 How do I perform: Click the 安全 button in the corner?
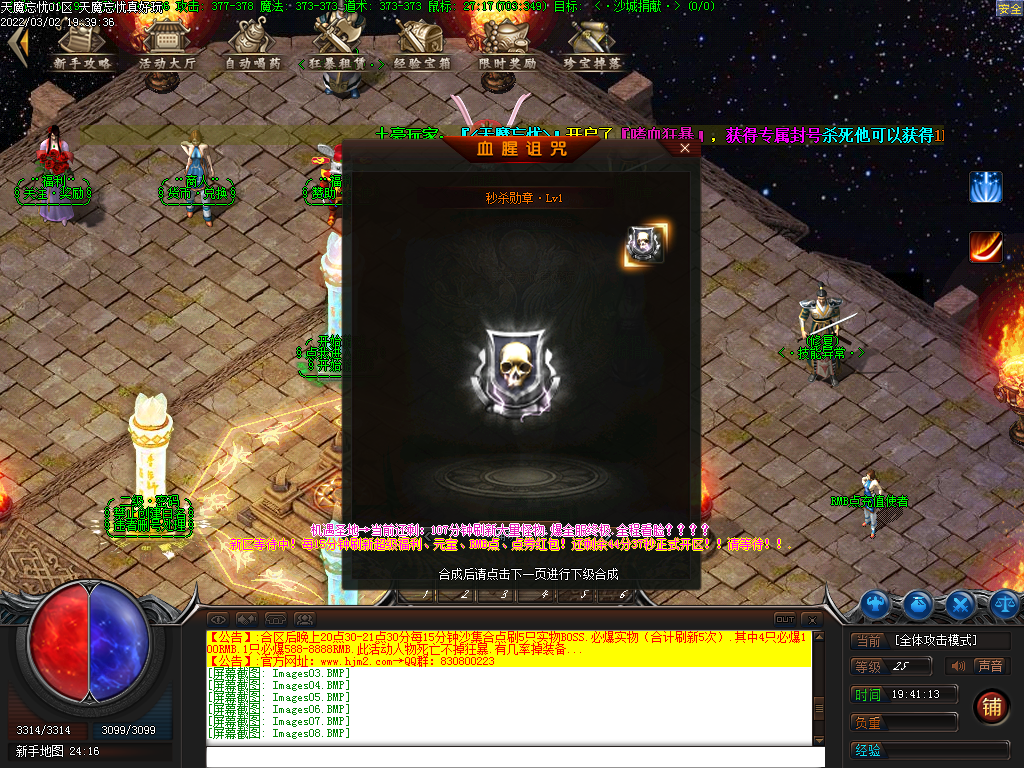pos(1009,8)
